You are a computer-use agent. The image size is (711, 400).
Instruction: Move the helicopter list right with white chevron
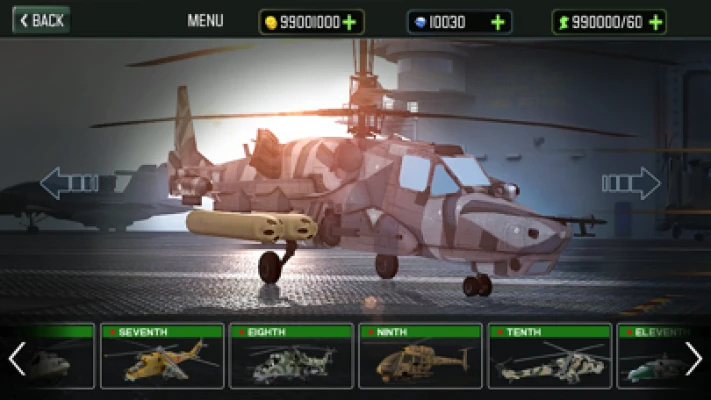694,358
